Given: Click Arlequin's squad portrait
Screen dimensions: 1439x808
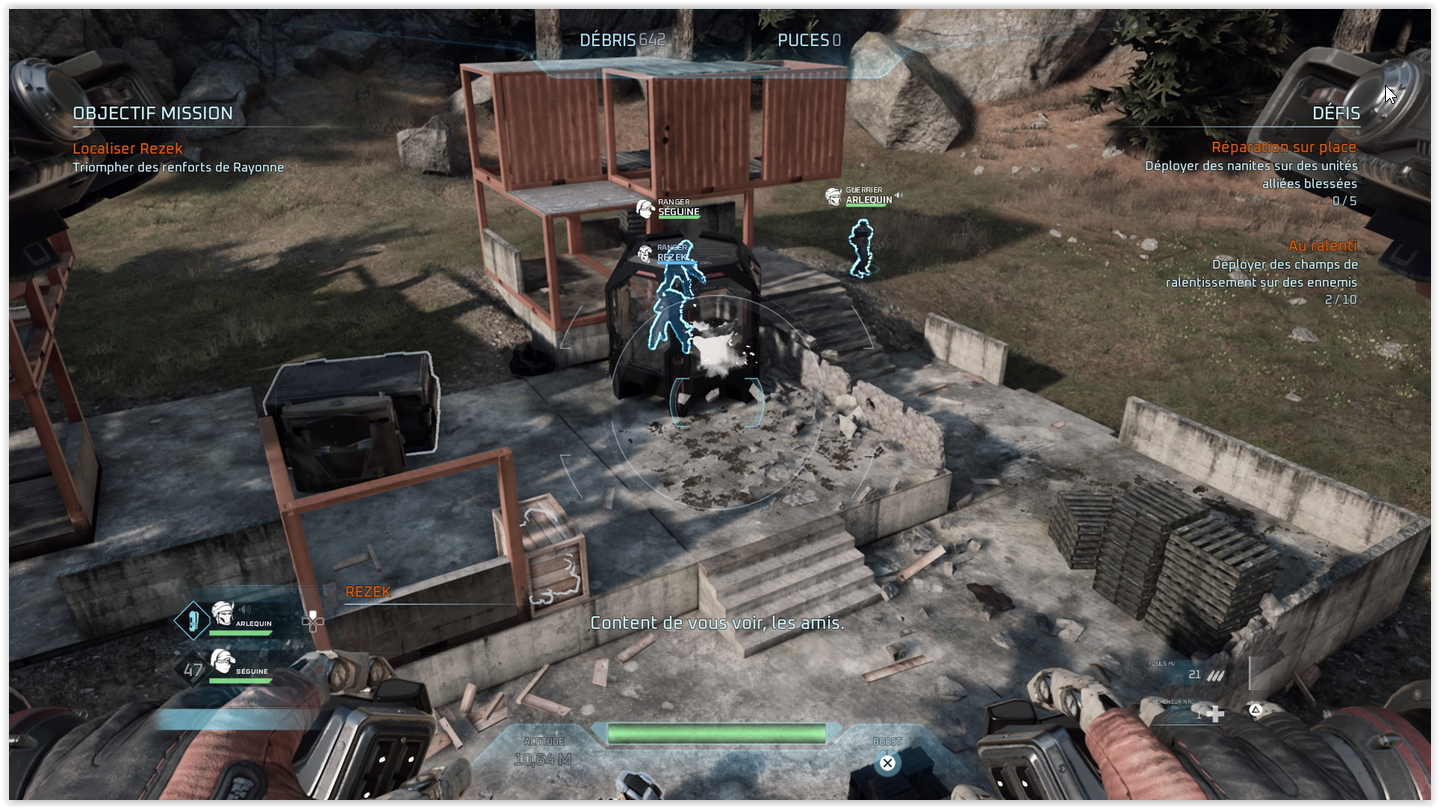Looking at the screenshot, I should tap(222, 616).
